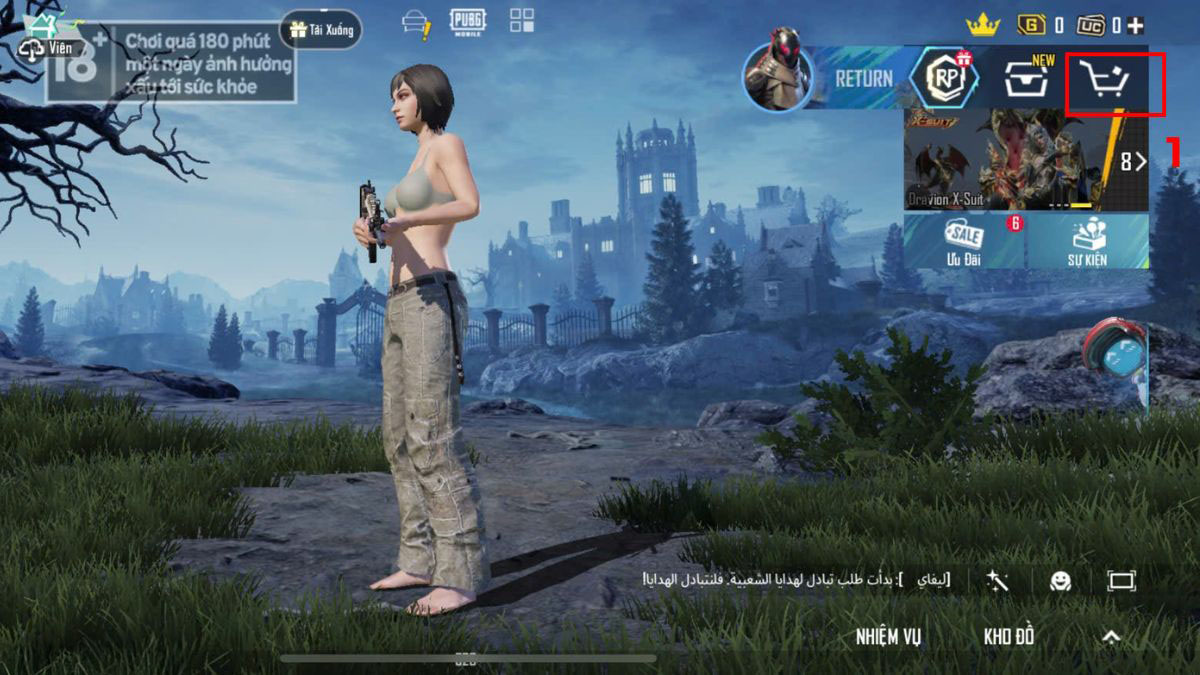
Task: Open the Sự Kiện events panel
Action: pos(1088,241)
